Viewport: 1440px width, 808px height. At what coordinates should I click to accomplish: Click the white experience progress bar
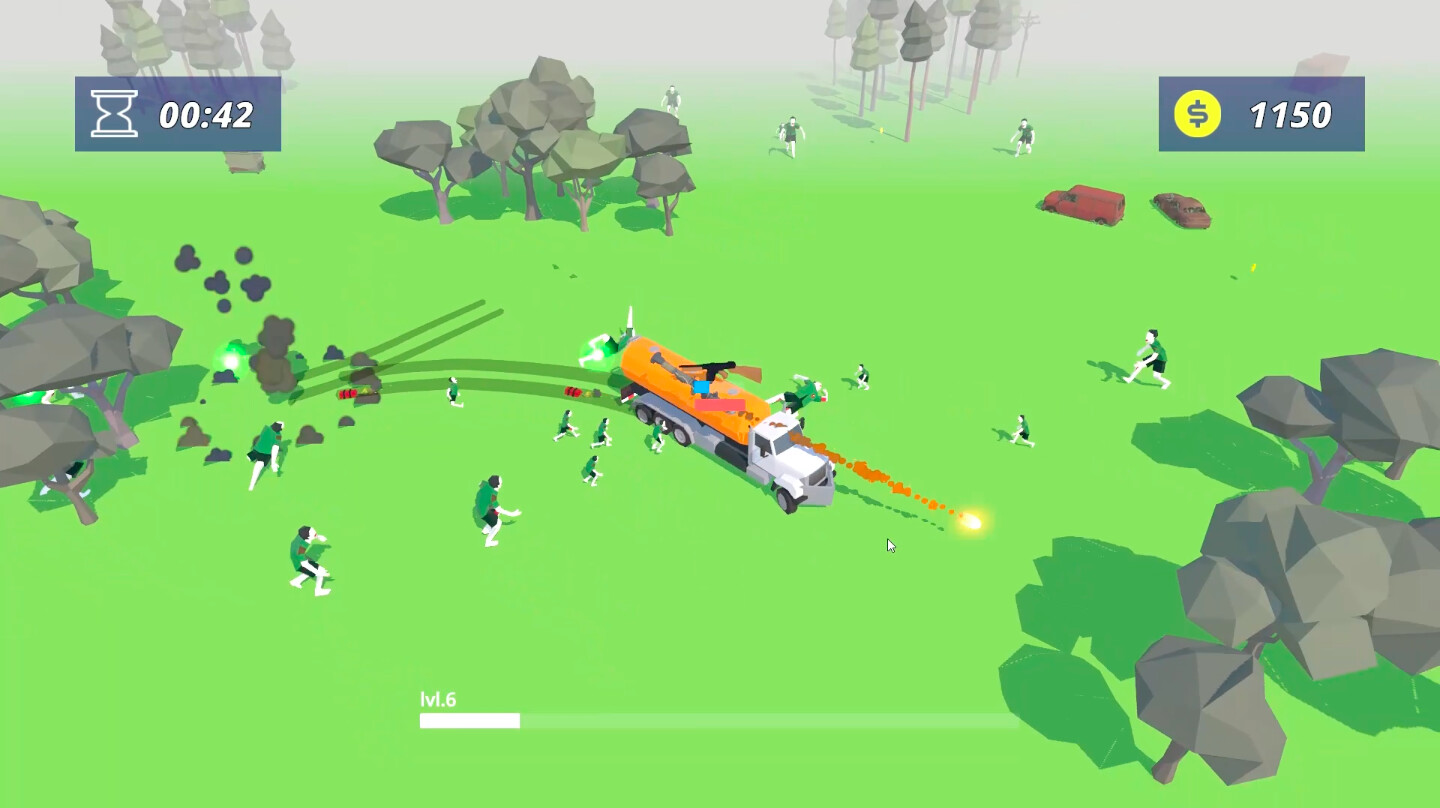(470, 718)
